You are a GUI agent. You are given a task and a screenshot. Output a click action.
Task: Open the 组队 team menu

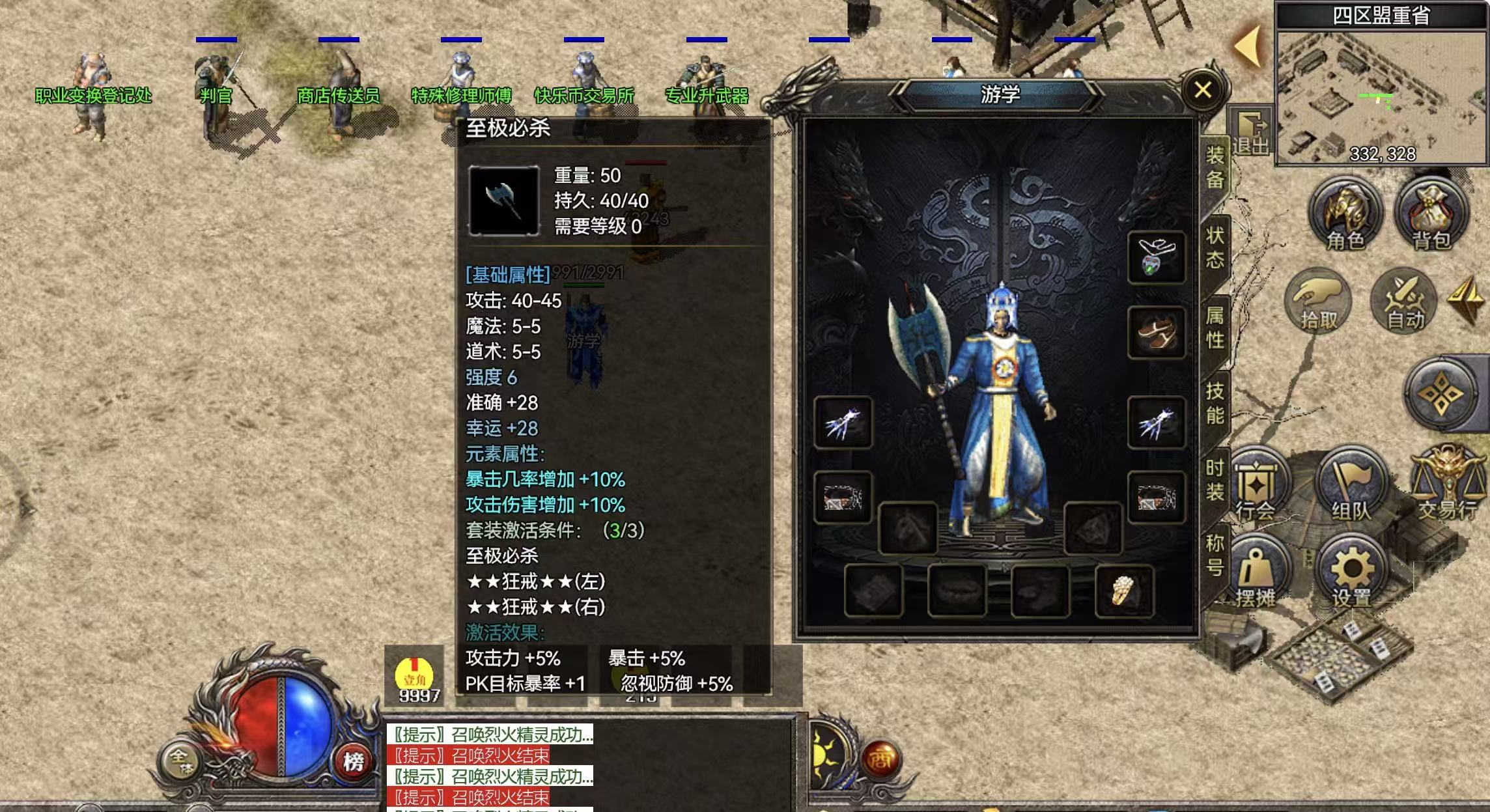(x=1351, y=485)
